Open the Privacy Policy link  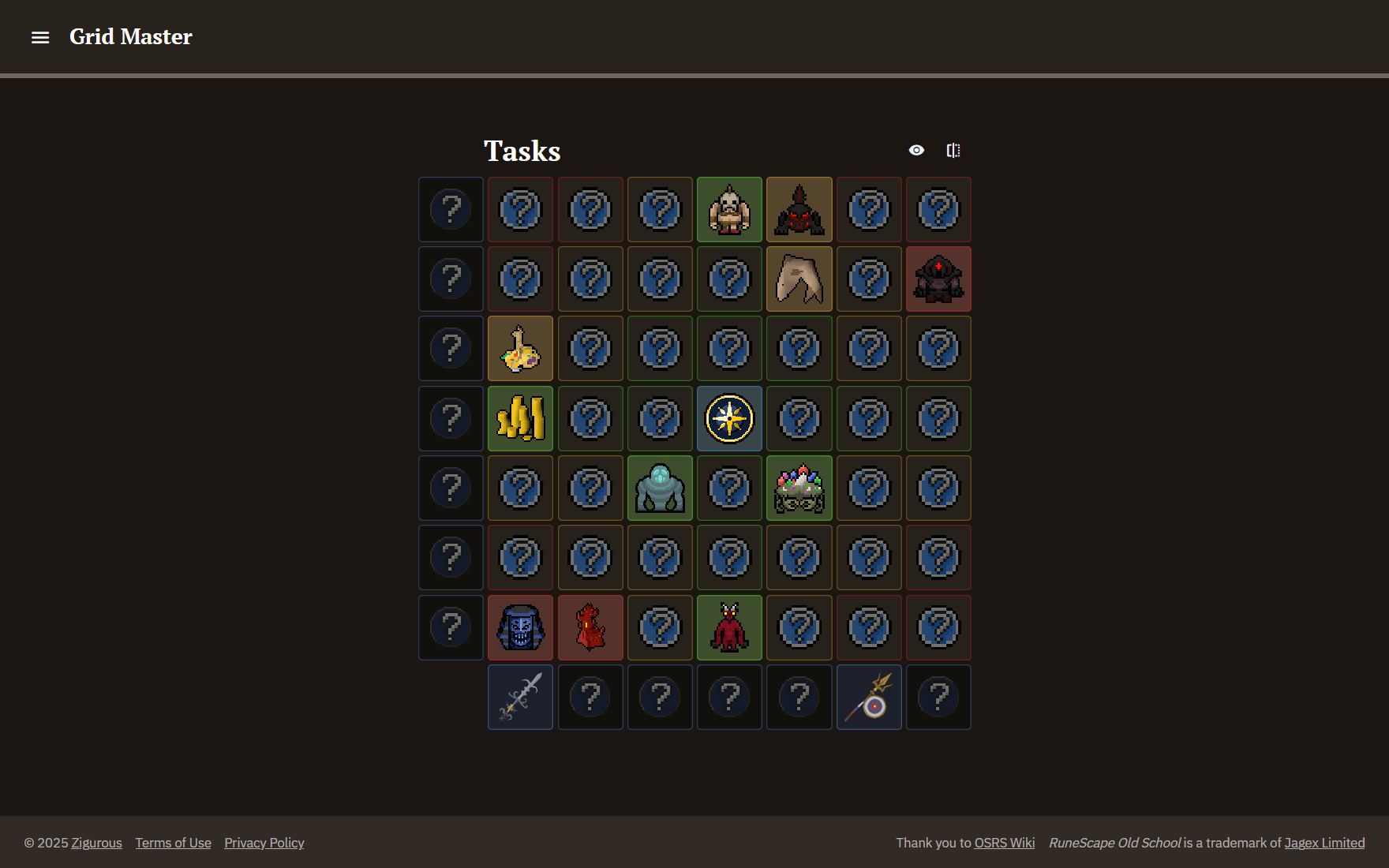coord(264,843)
